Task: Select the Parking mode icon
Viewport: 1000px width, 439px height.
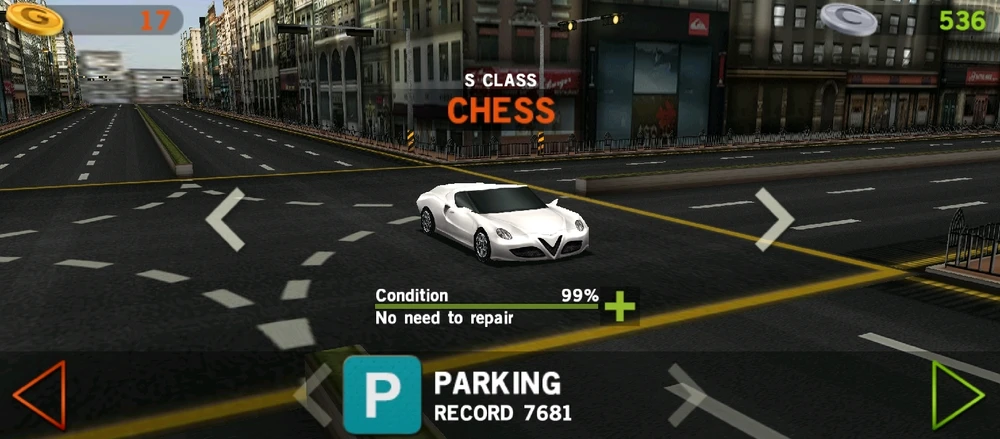Action: 382,395
